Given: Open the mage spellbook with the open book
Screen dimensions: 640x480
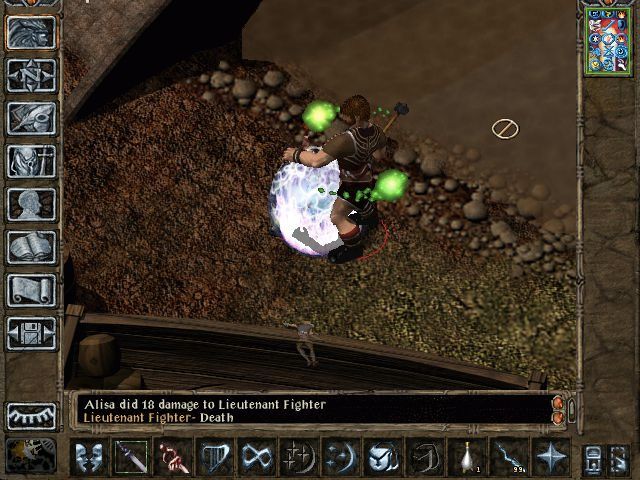Looking at the screenshot, I should click(32, 247).
